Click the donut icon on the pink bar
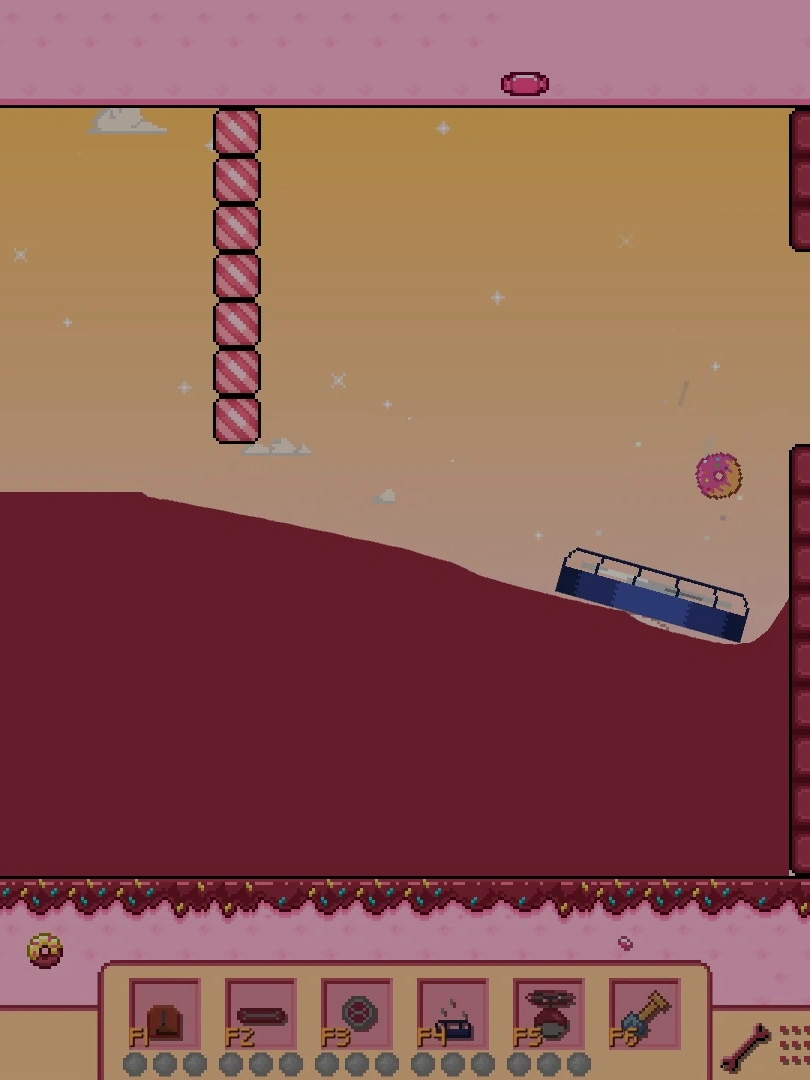The image size is (810, 1080). click(x=45, y=950)
